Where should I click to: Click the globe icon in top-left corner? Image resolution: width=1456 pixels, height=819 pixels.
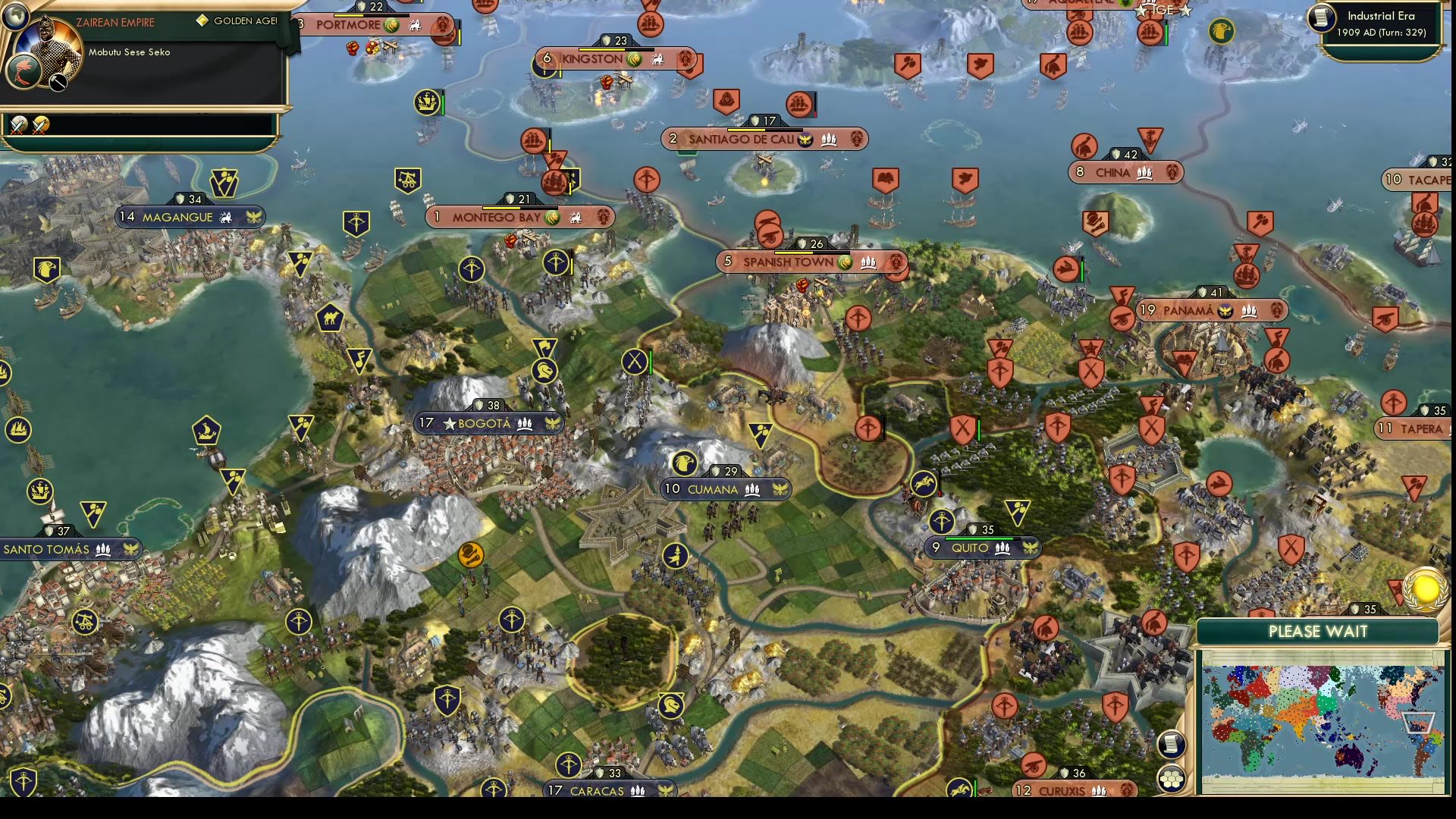pos(16,17)
